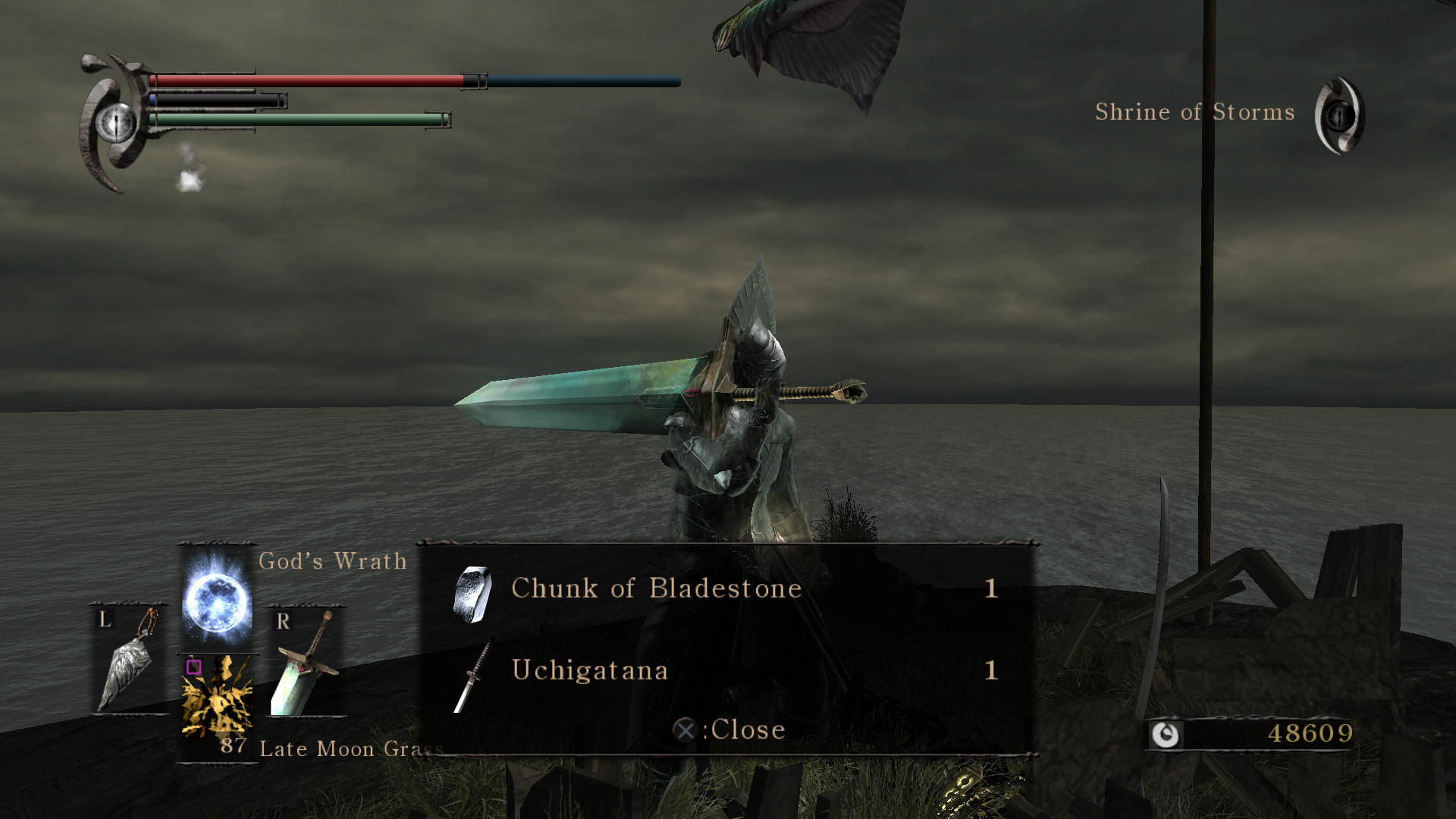Screen dimensions: 1456x819
Task: Select the right-hand greatsword slot
Action: 306,662
